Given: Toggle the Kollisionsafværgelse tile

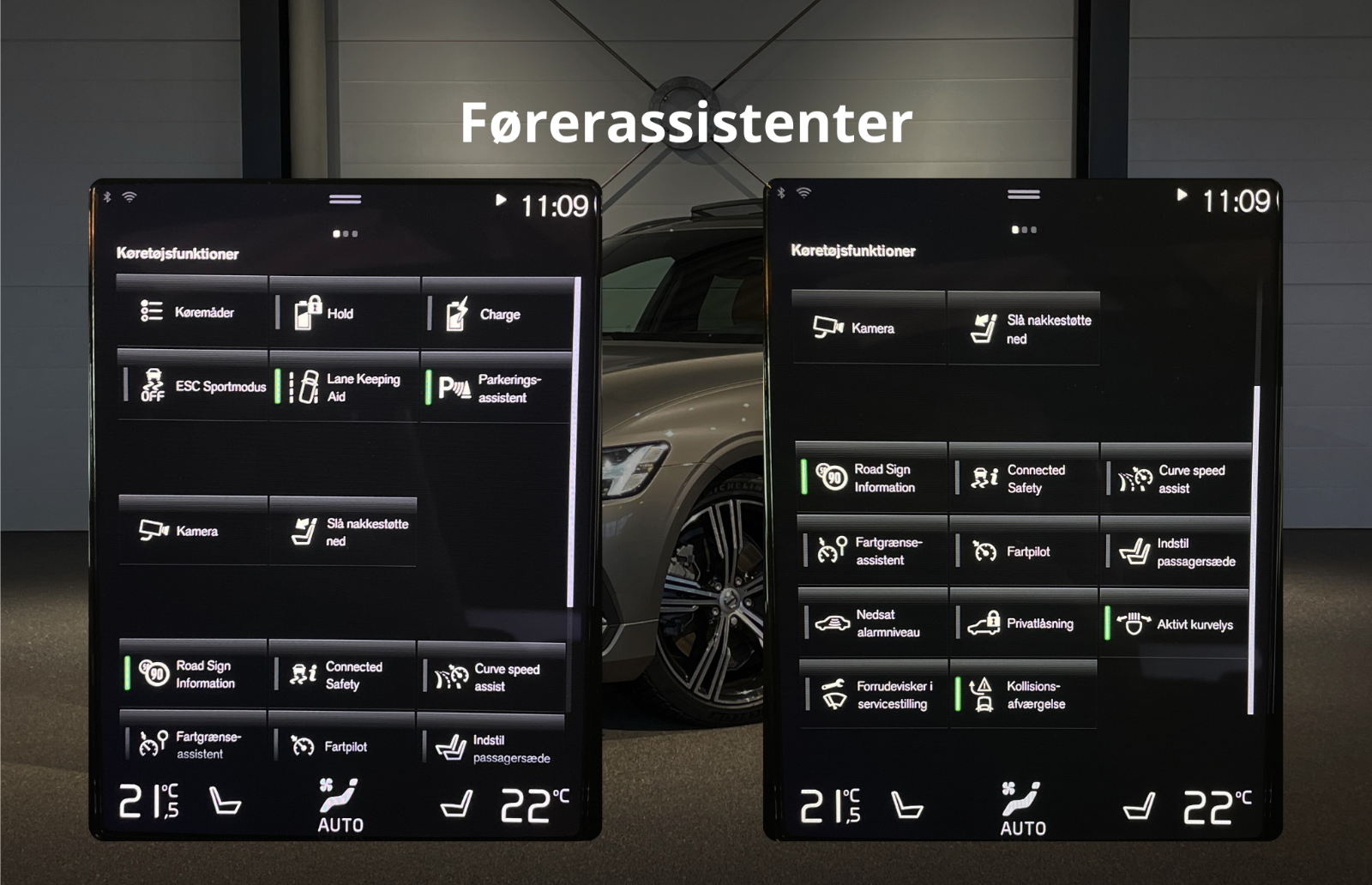Looking at the screenshot, I should [x=1024, y=695].
